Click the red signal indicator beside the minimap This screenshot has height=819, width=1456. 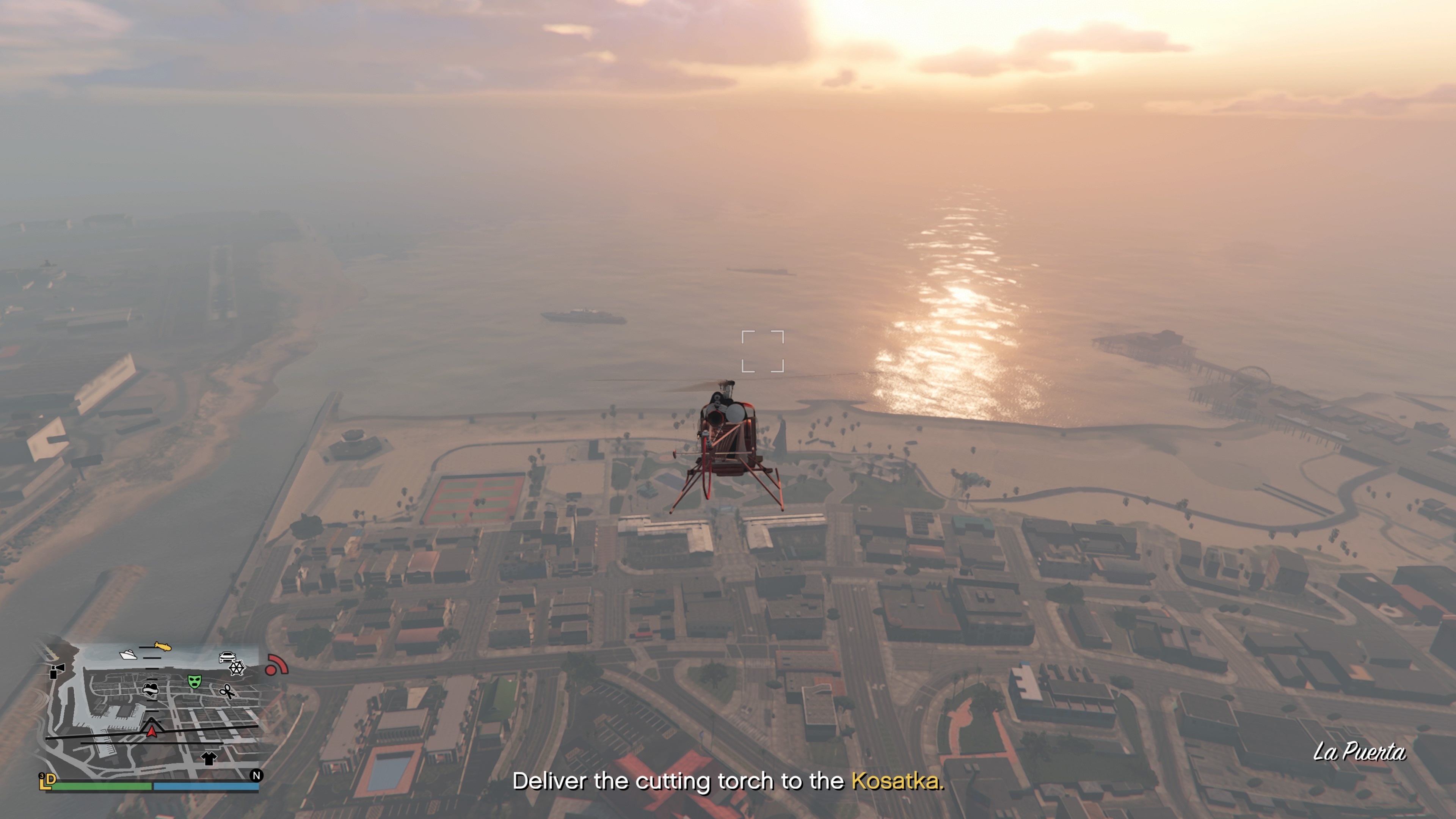(276, 665)
